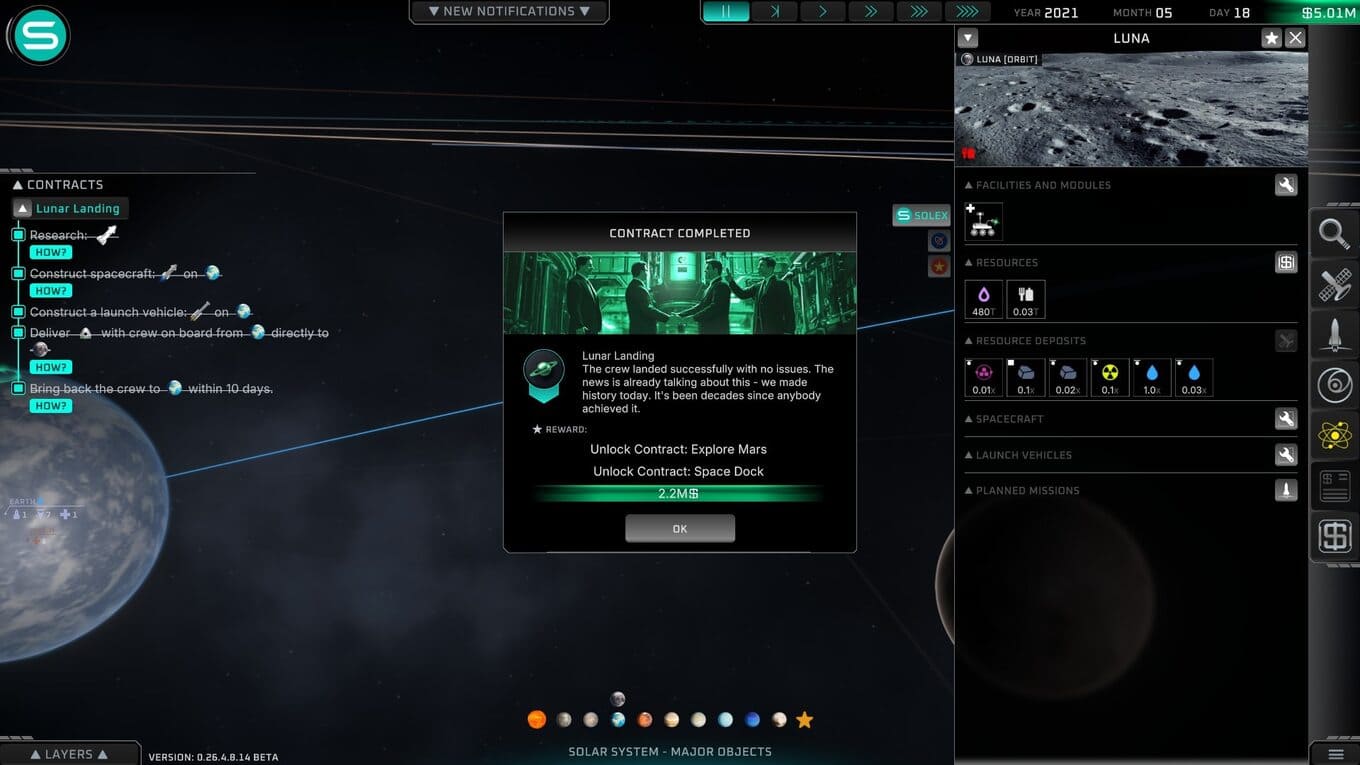The width and height of the screenshot is (1360, 765).
Task: Click the rover facility module on Luna
Action: pos(983,221)
